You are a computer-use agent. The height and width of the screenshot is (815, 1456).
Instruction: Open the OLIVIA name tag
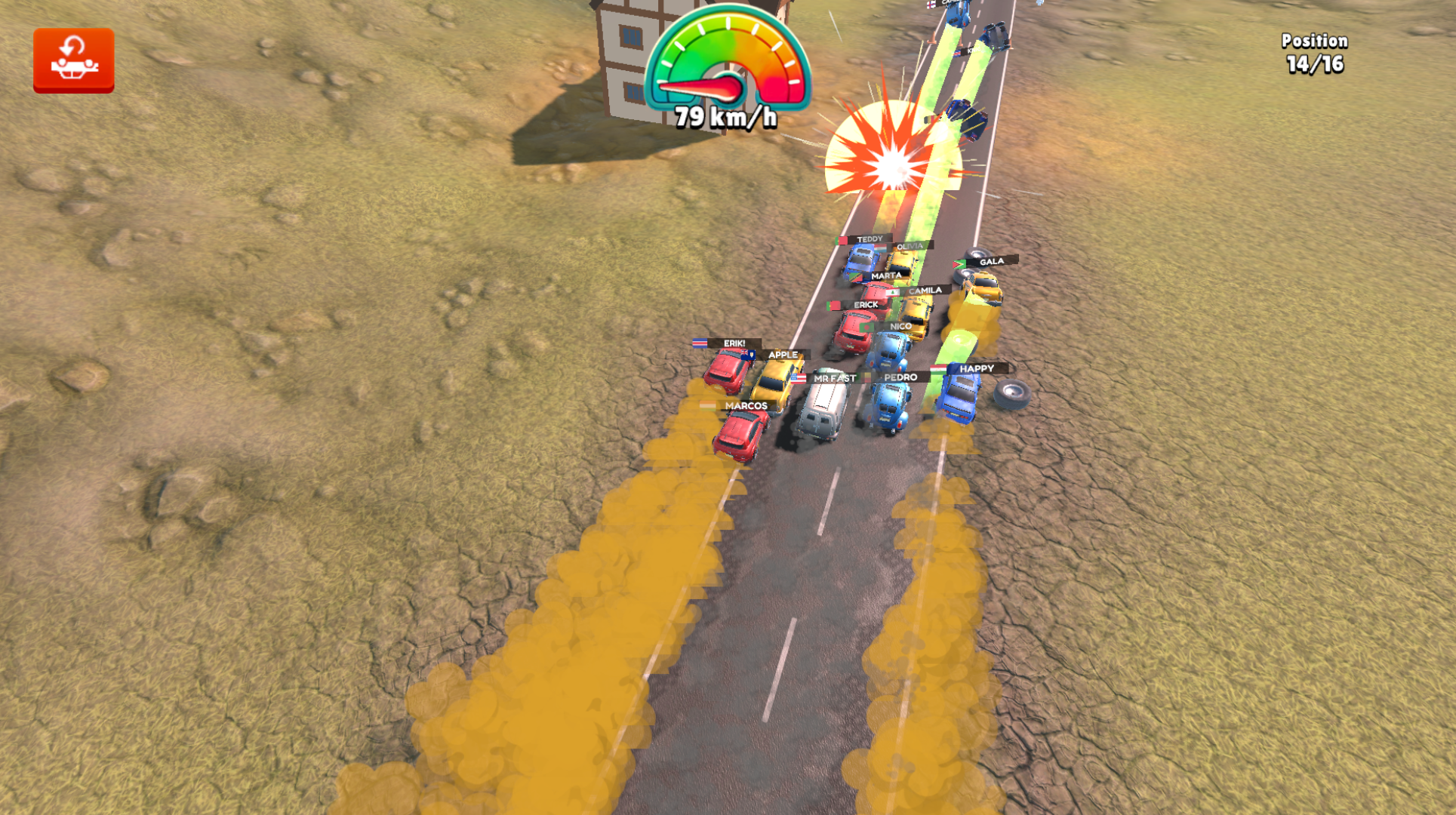[910, 247]
